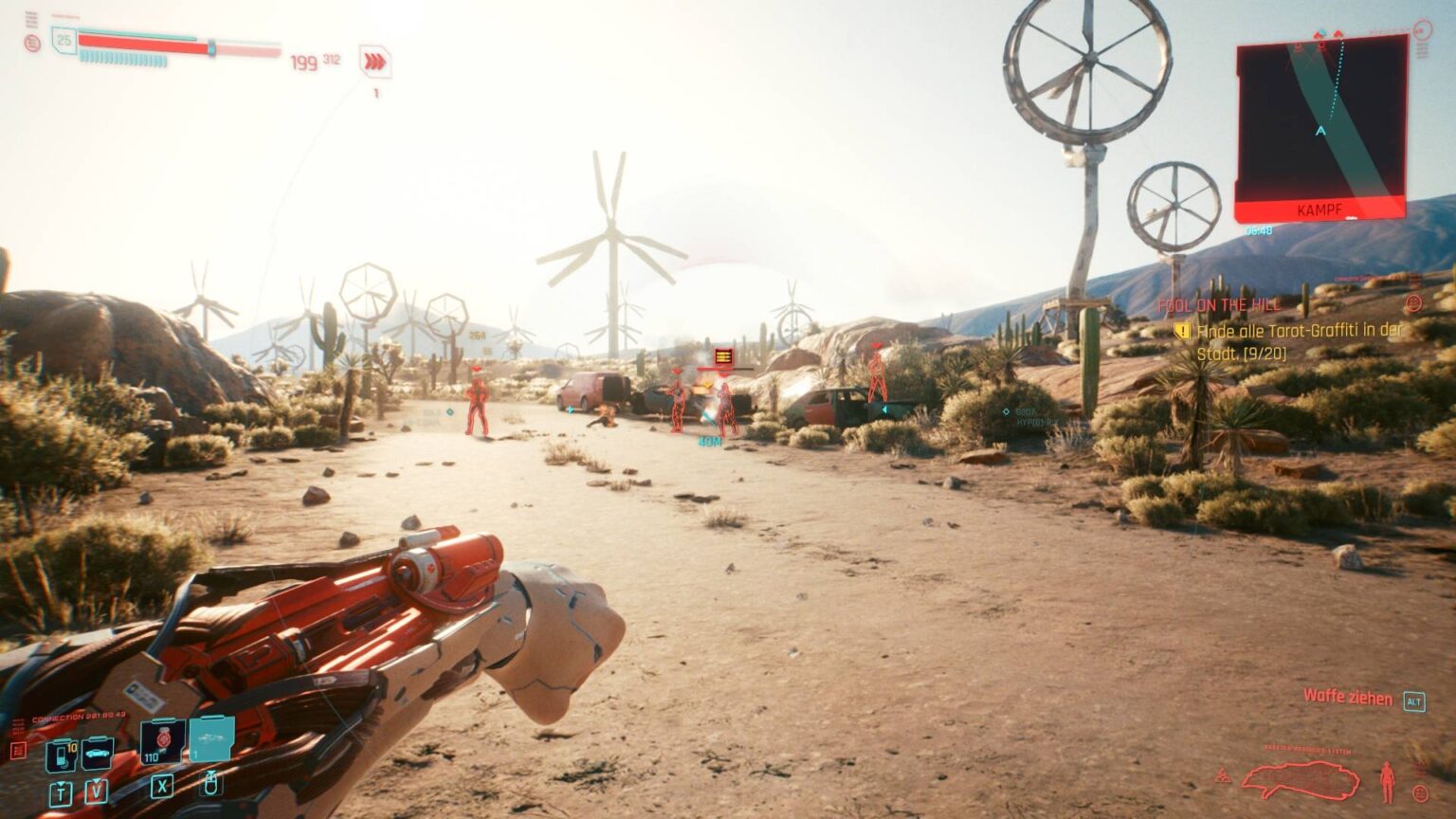Viewport: 1456px width, 819px height.
Task: Click the triple-chevron dash charge icon
Action: click(x=375, y=60)
